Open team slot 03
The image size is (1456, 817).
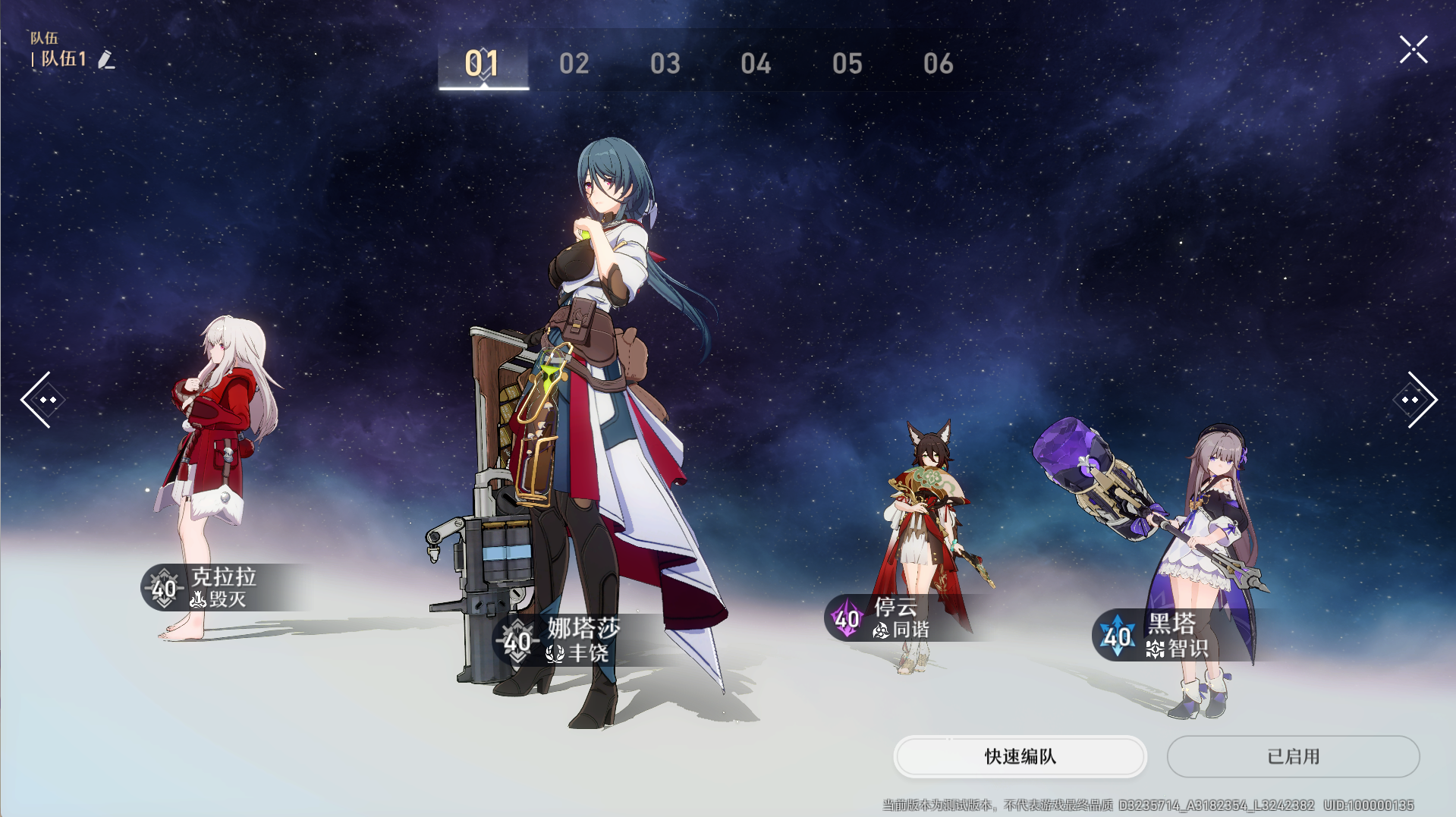click(665, 64)
